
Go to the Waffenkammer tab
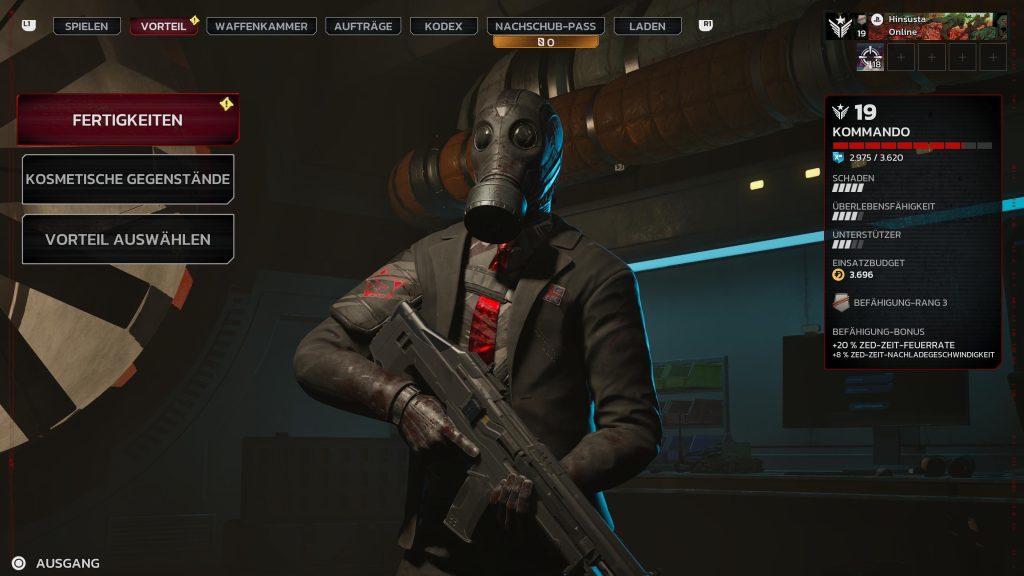(x=261, y=26)
